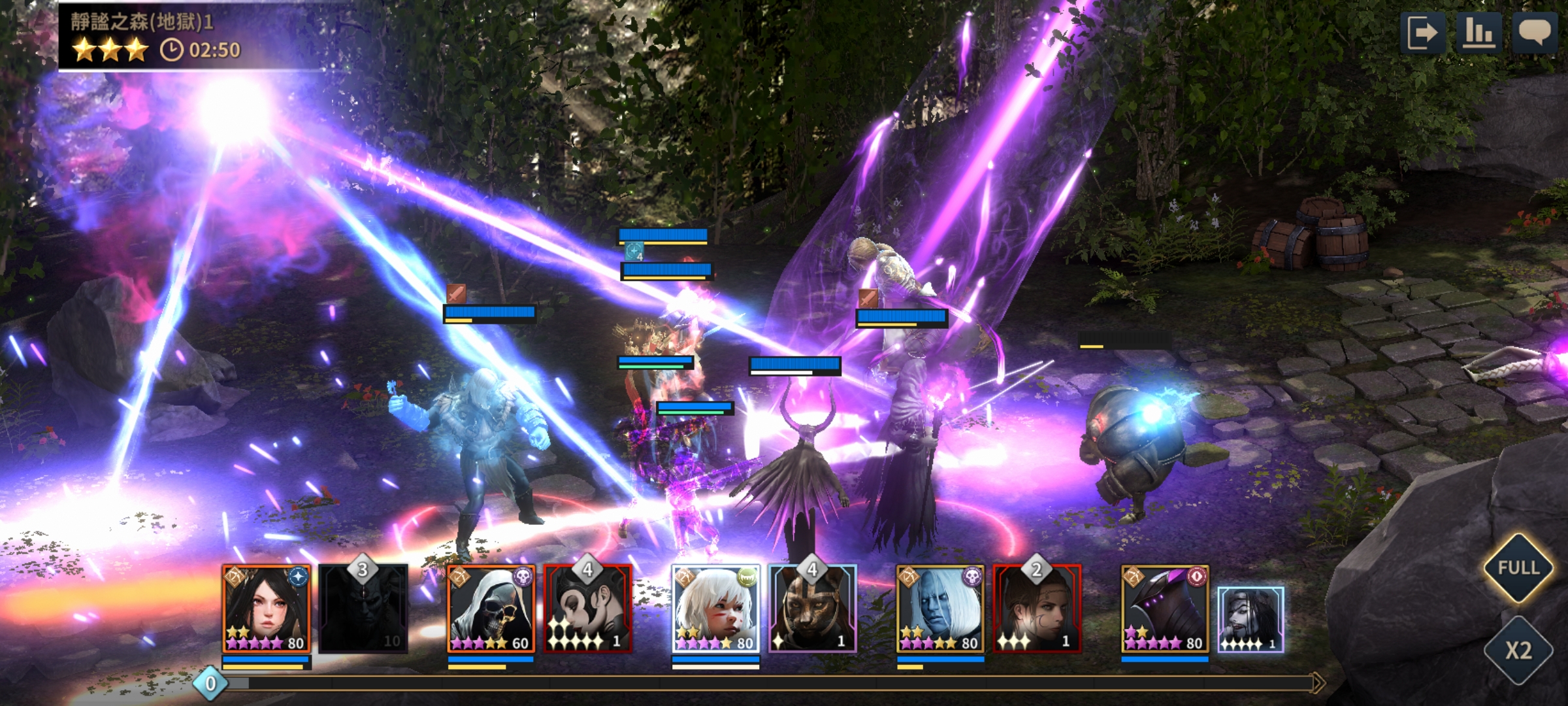Use the small pale-faced woman skill card
The height and width of the screenshot is (706, 1568).
[x=1250, y=619]
